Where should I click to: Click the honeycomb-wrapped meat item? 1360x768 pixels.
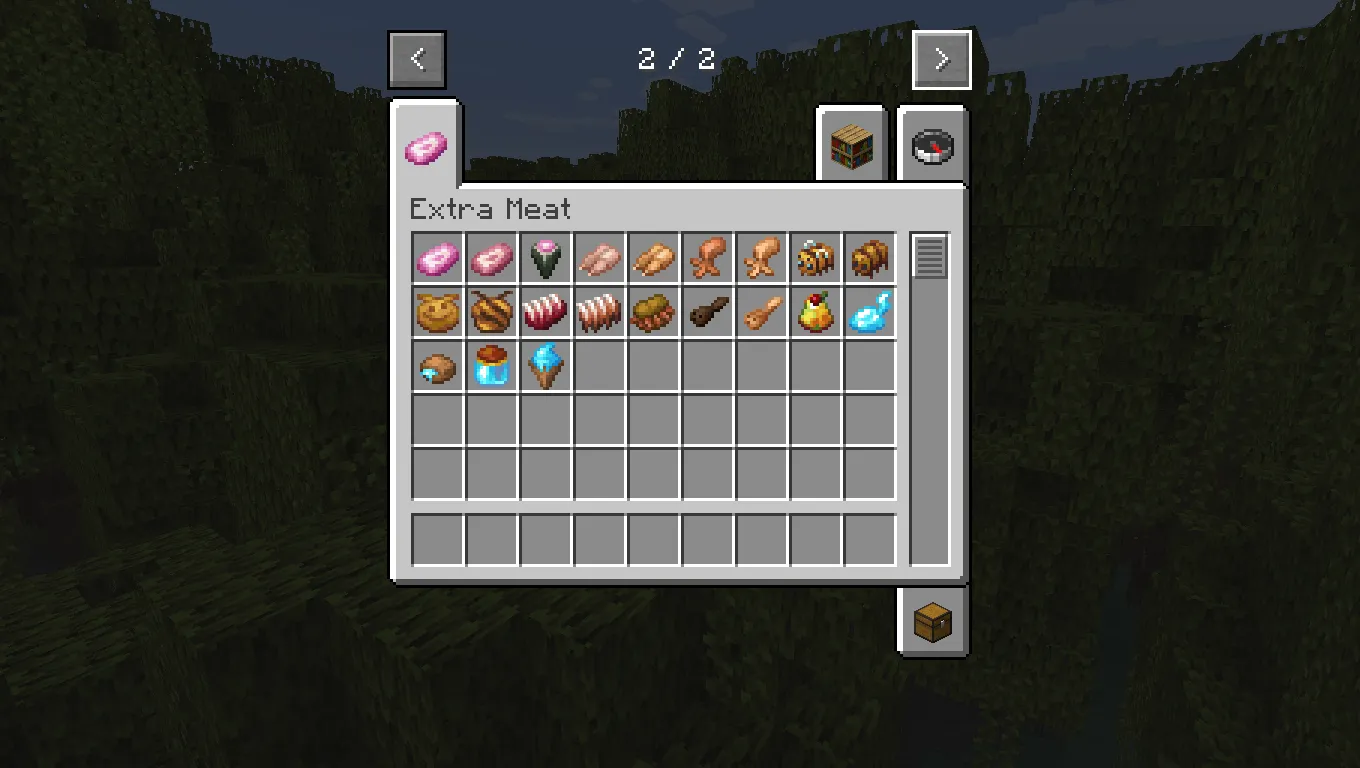pos(491,312)
